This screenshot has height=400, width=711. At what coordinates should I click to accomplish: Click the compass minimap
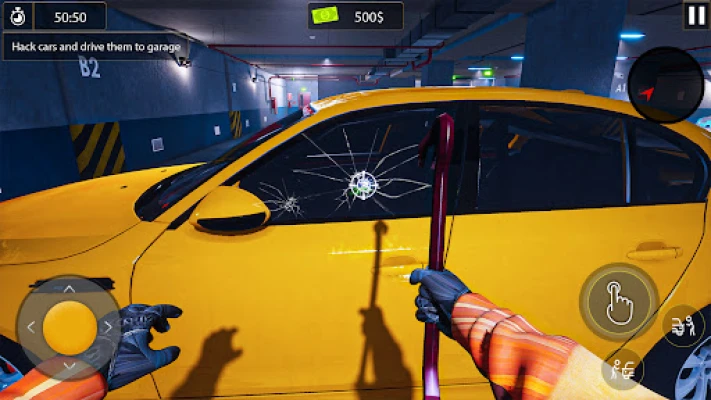(666, 86)
